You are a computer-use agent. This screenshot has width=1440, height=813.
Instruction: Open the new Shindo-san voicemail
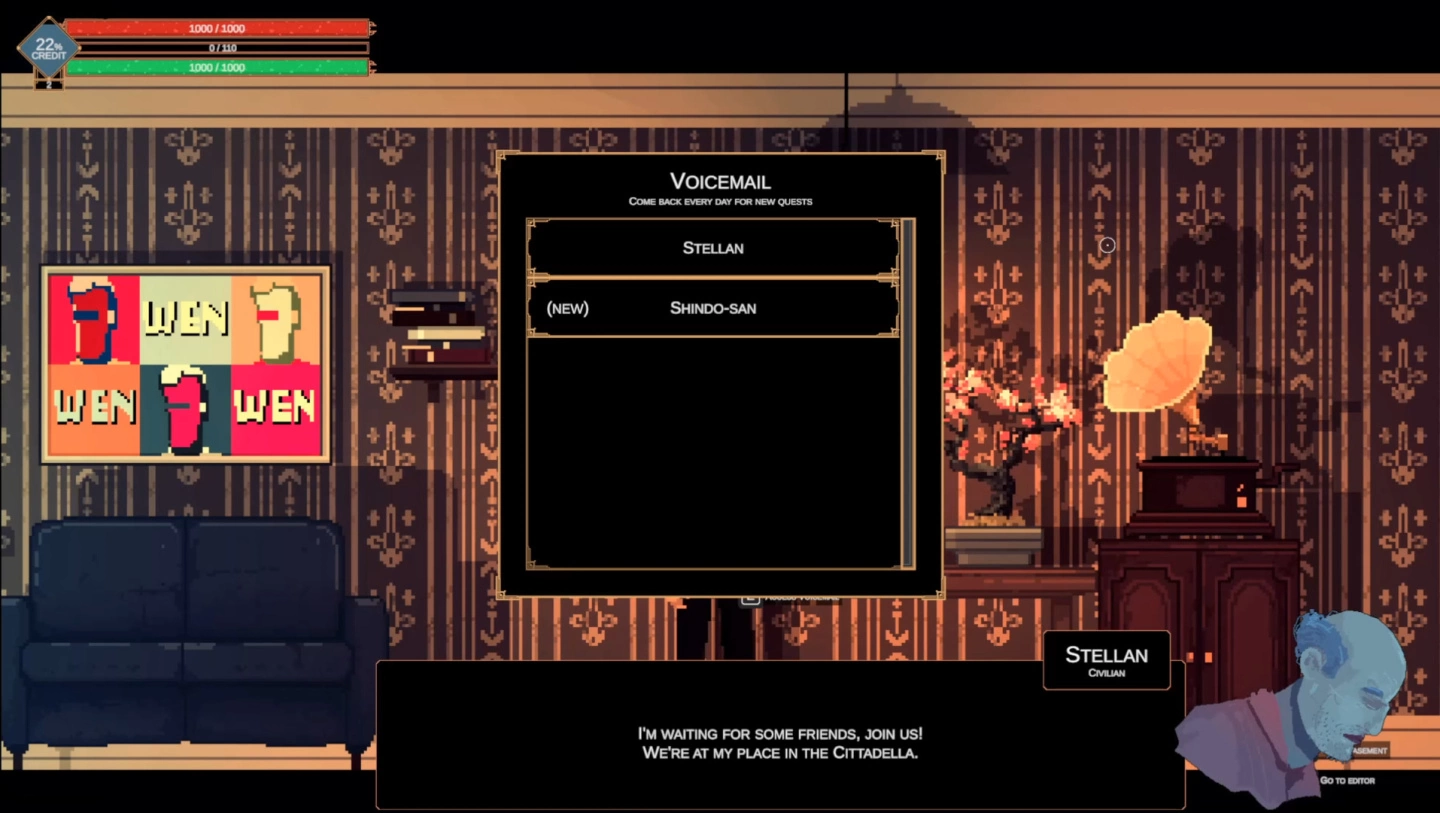pyautogui.click(x=713, y=308)
